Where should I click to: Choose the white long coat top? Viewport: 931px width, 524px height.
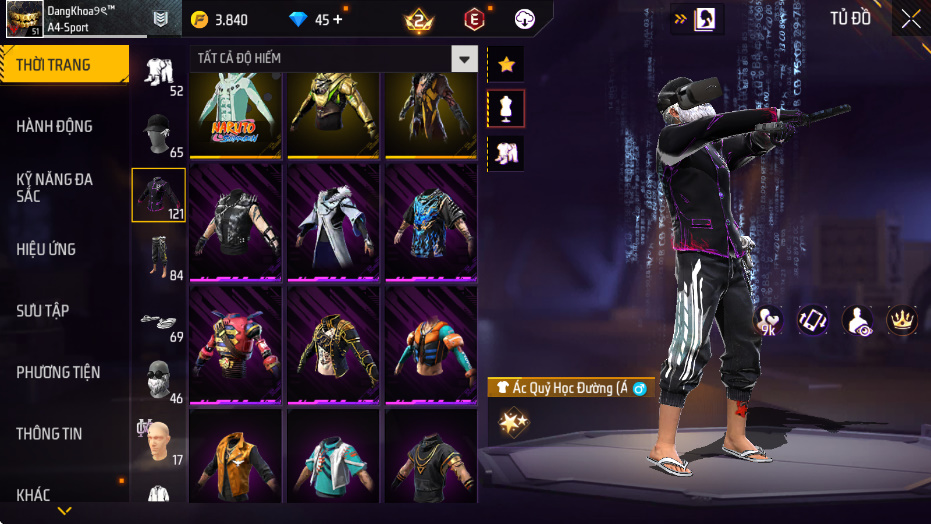point(333,222)
